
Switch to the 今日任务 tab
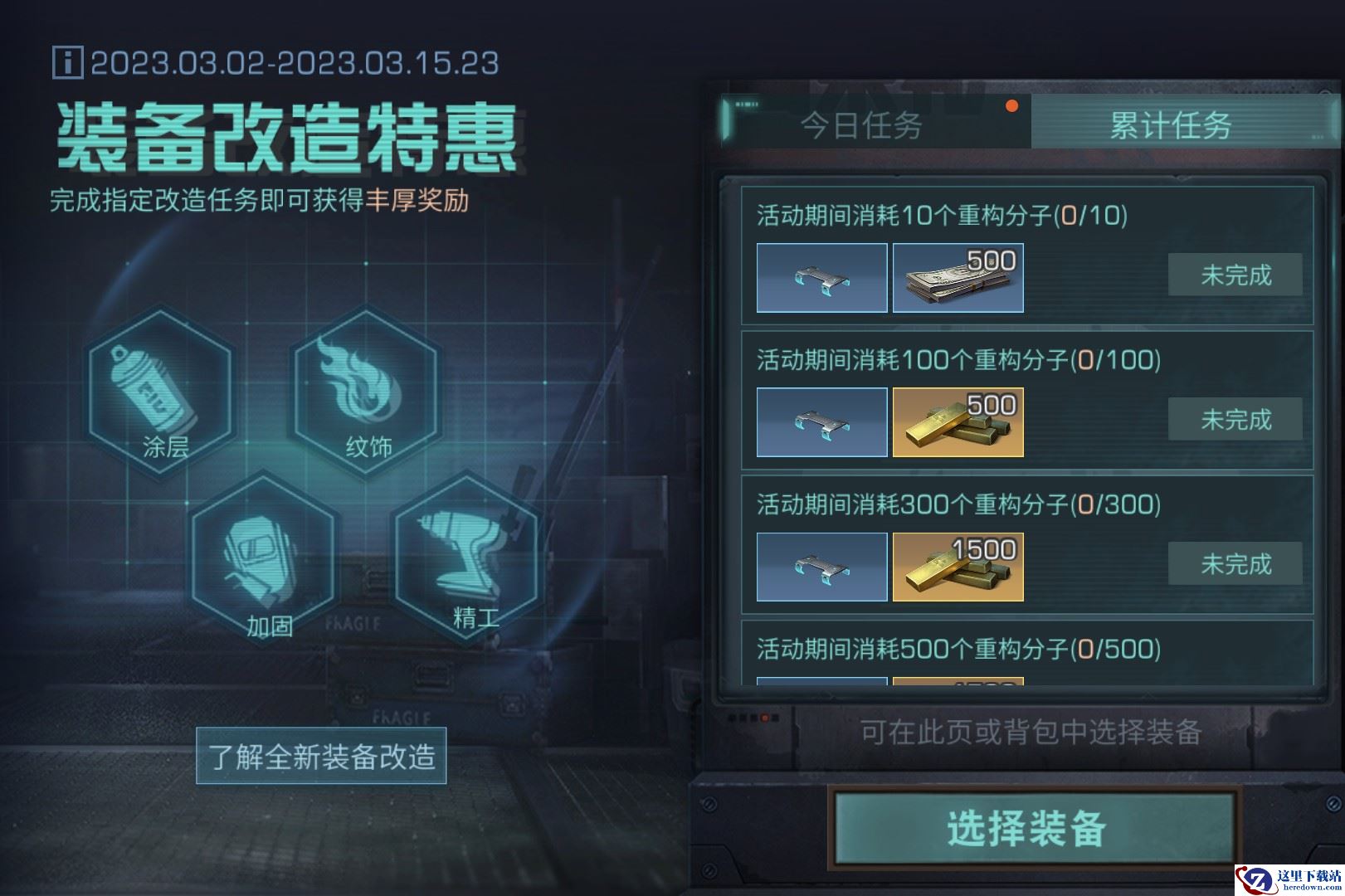(860, 126)
